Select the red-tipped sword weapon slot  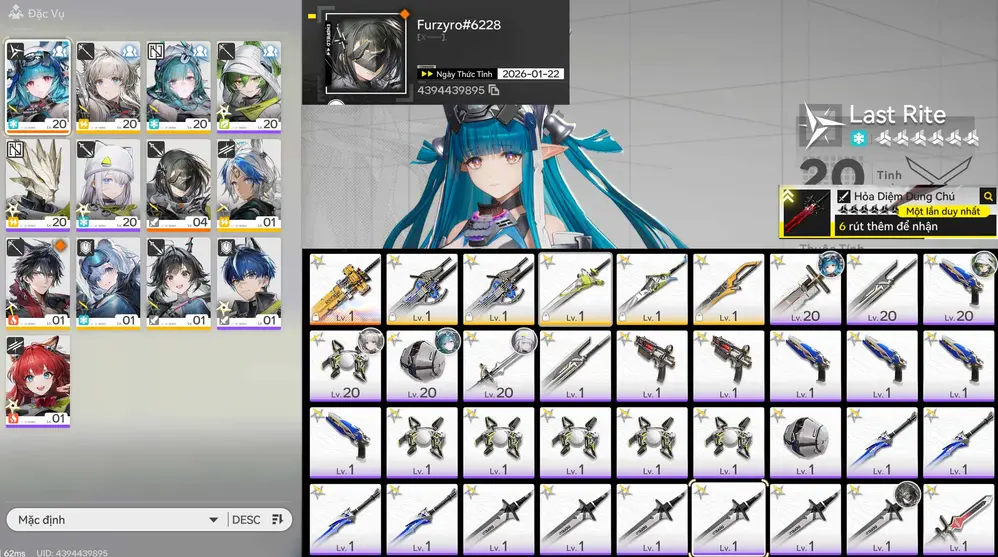[x=959, y=518]
